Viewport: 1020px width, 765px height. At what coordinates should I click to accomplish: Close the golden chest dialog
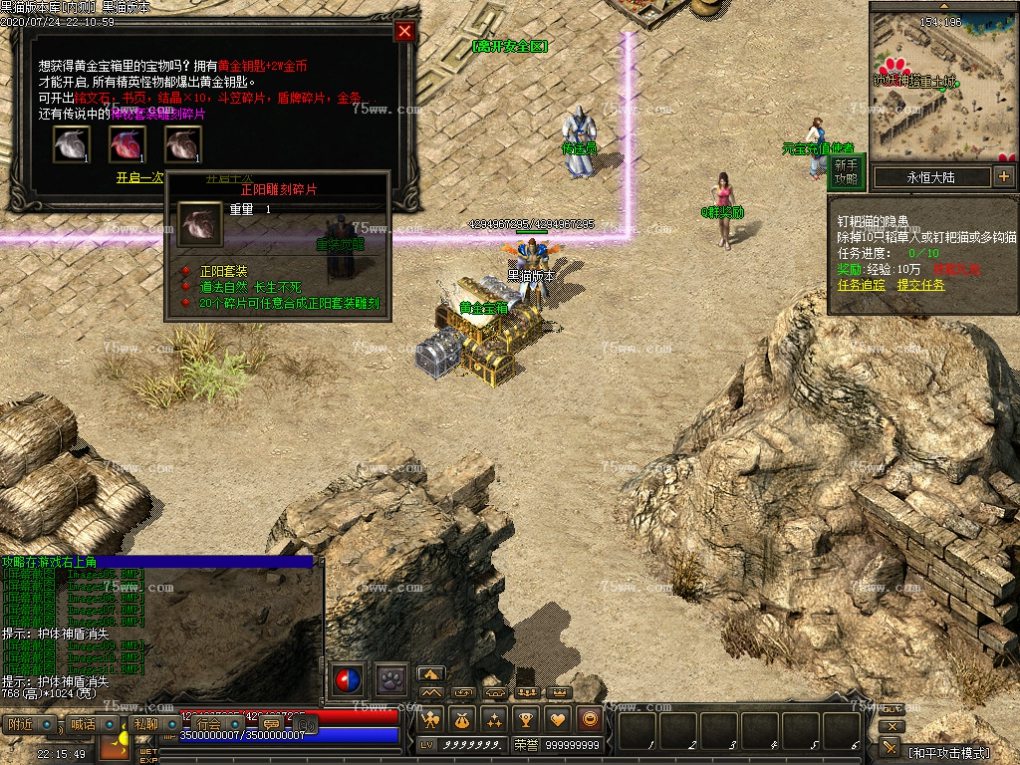point(404,31)
